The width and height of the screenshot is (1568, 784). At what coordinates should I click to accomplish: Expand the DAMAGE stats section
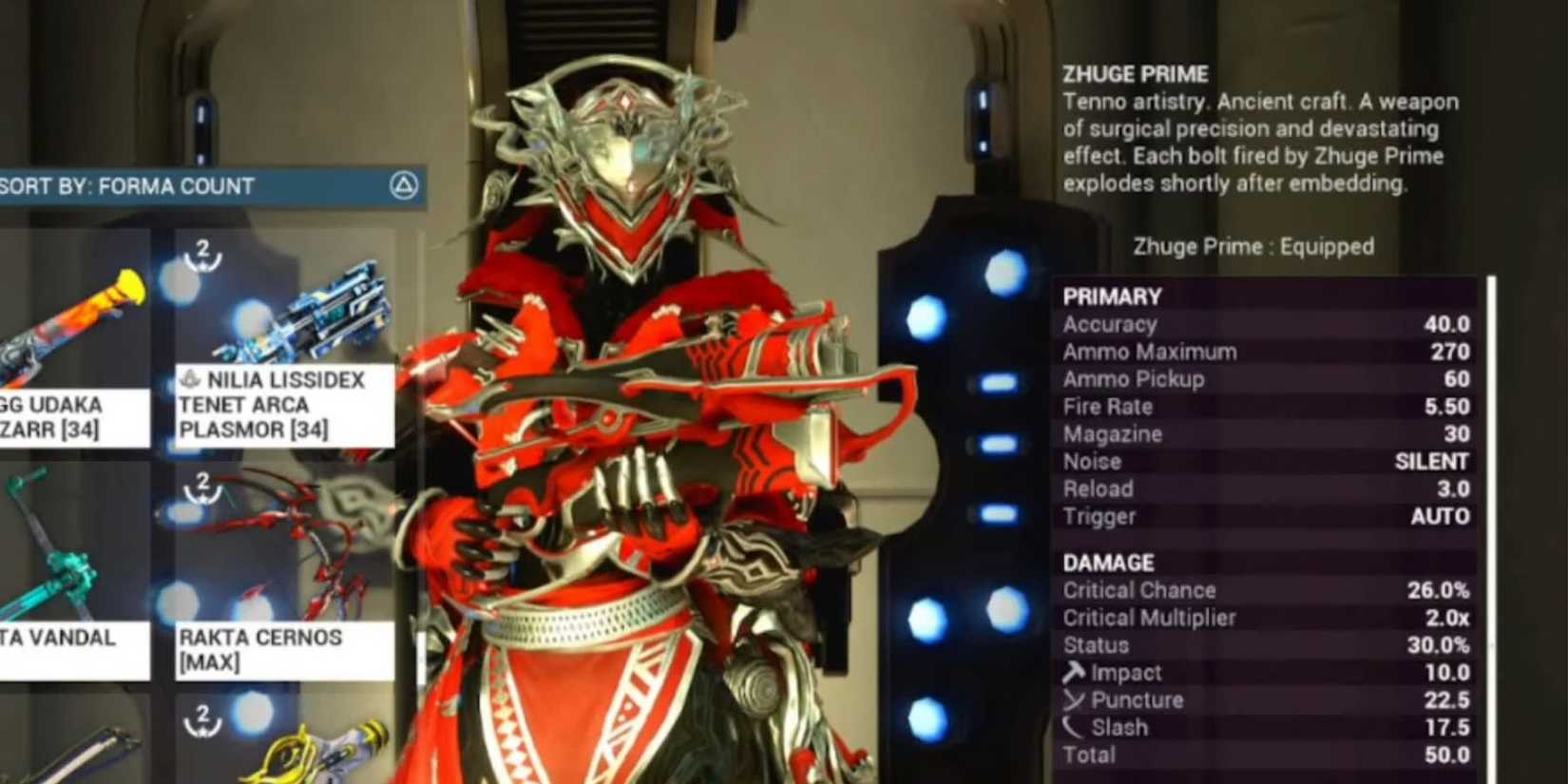pos(1107,562)
